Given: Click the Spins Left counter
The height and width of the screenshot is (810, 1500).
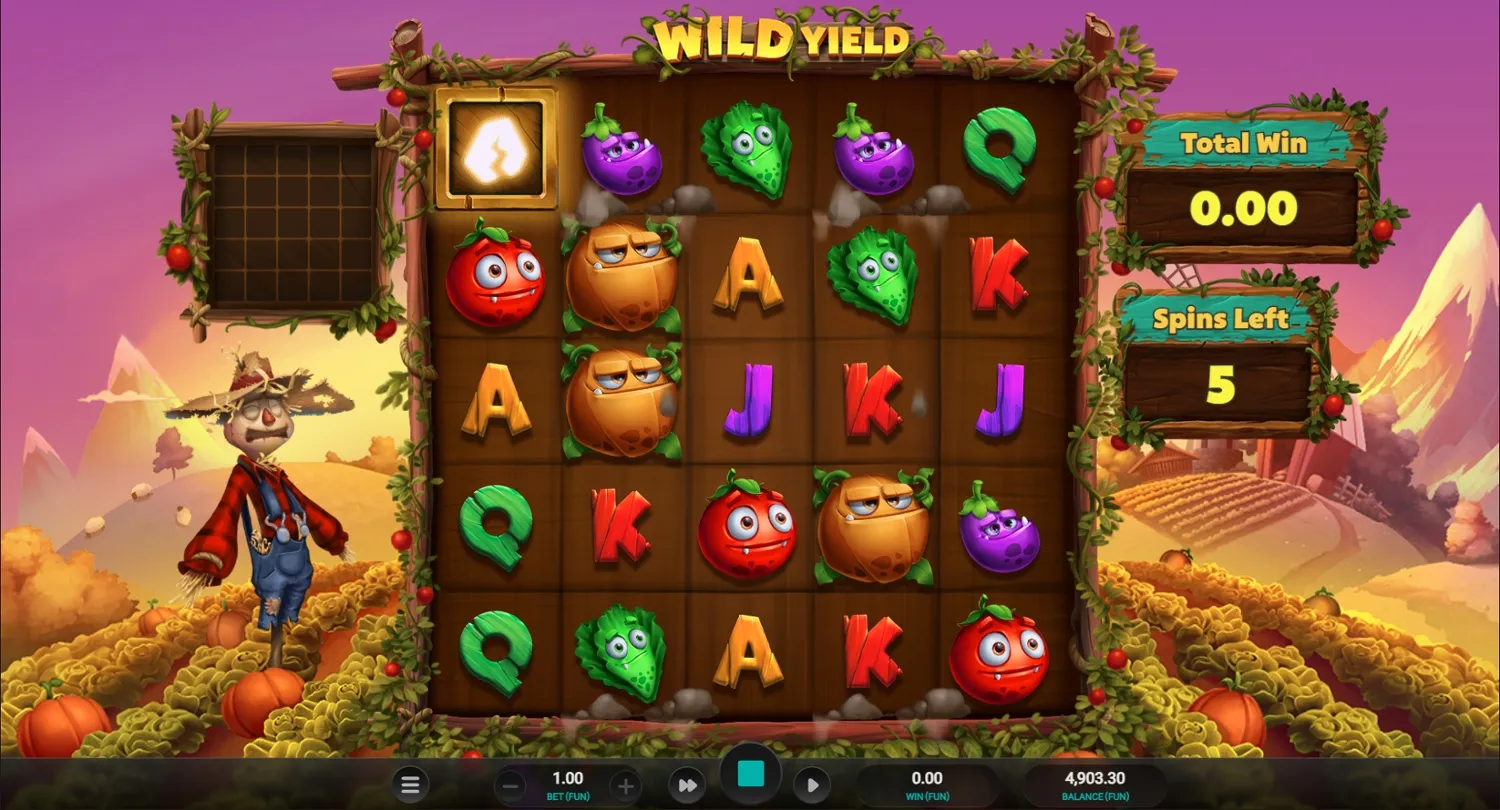Looking at the screenshot, I should (1222, 355).
